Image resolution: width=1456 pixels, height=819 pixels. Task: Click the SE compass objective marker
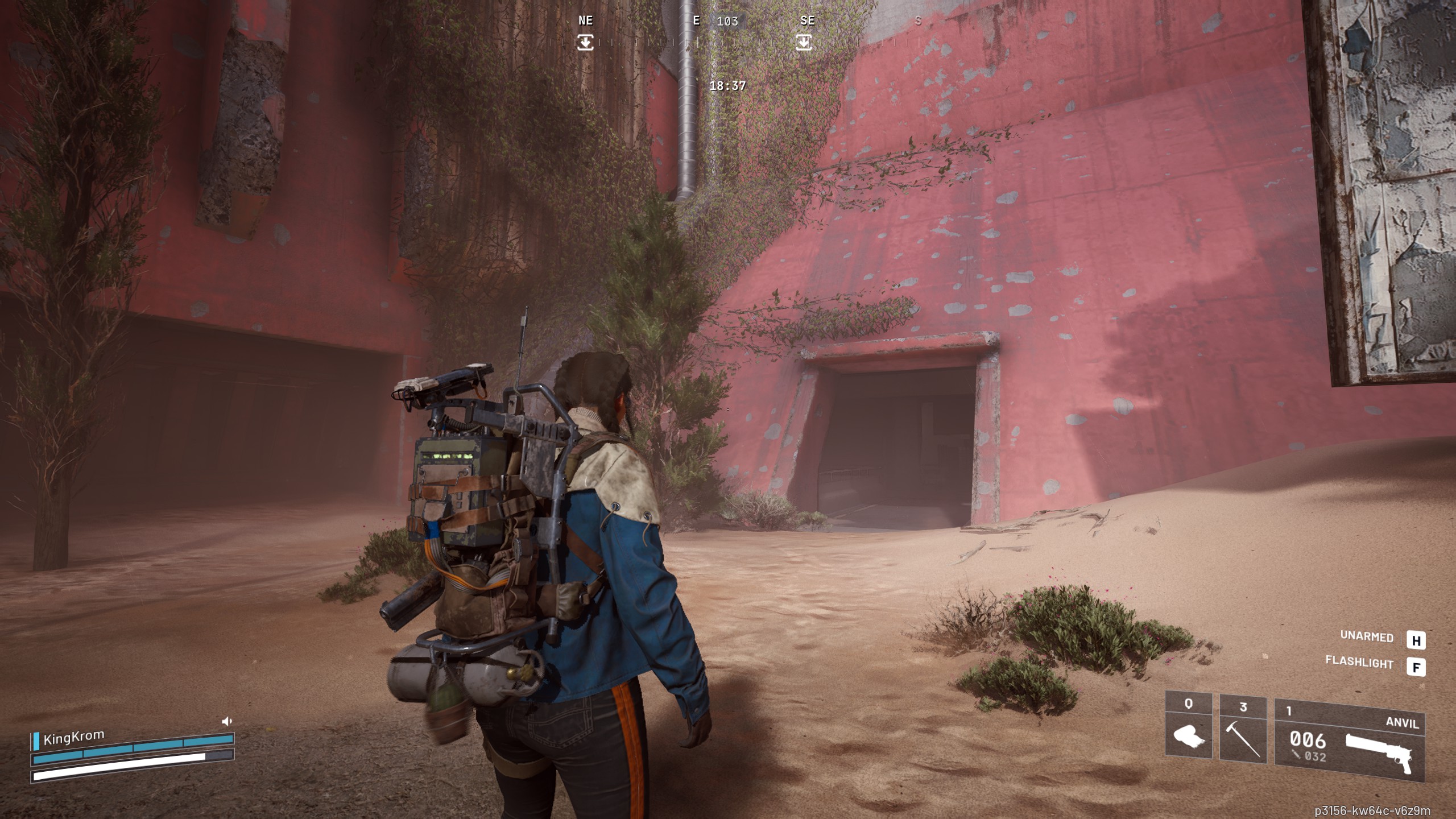point(804,42)
